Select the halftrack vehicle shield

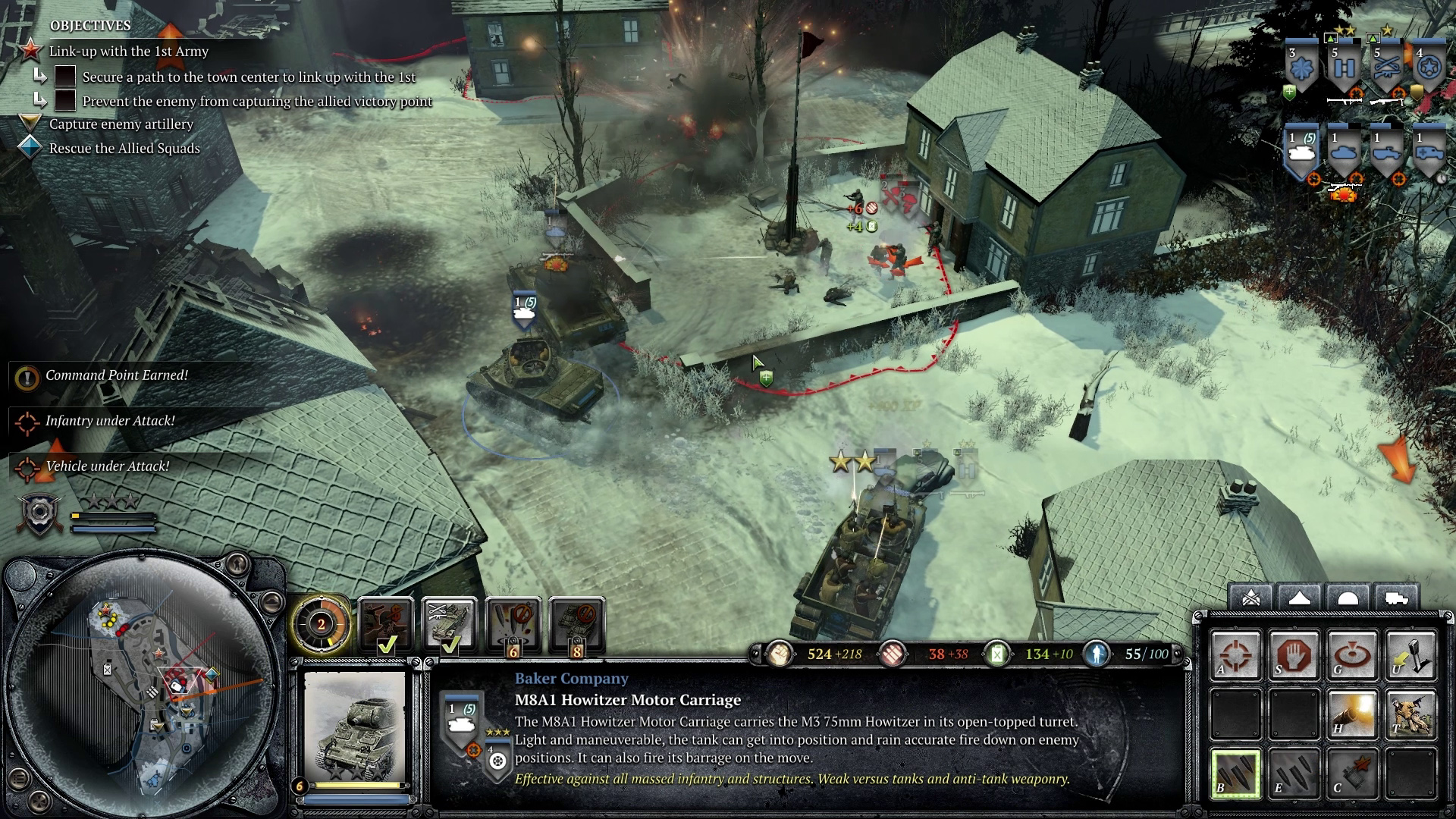tap(1386, 152)
